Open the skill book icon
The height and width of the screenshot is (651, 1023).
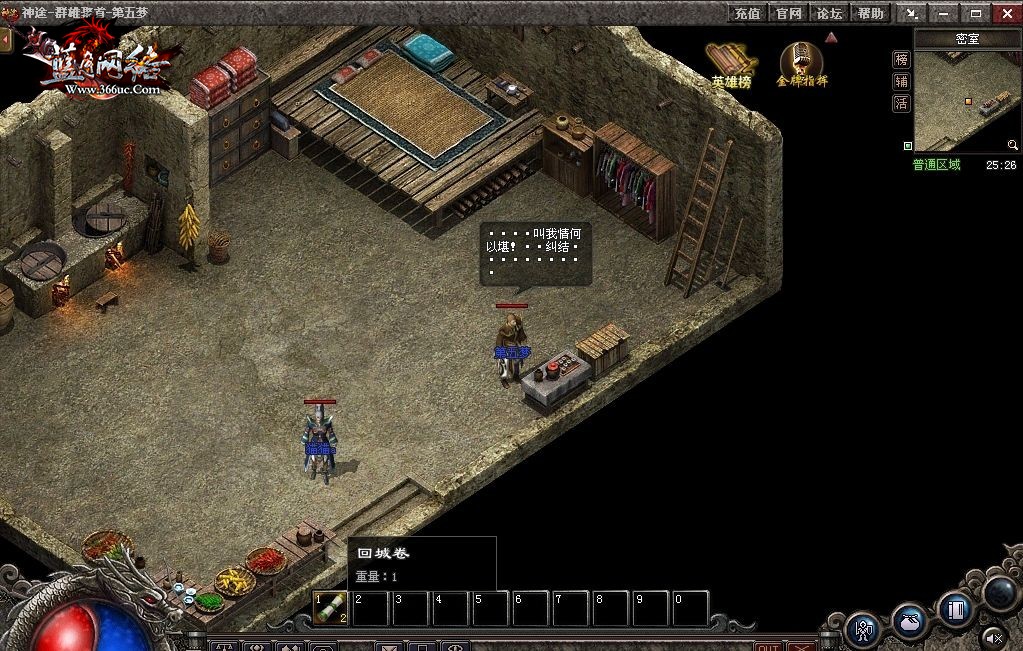[956, 607]
